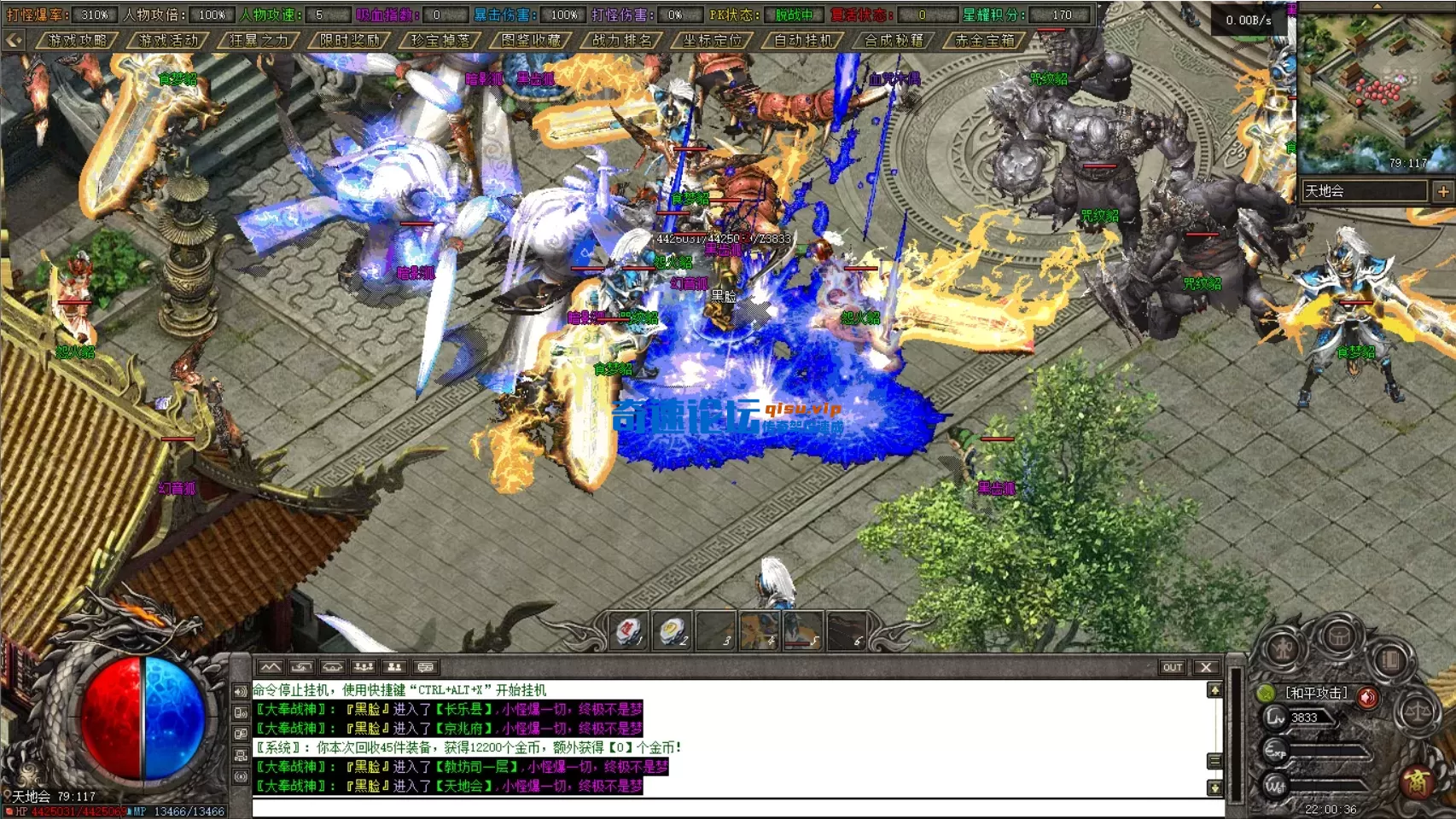Open the 游戏攻略 game guide menu

[x=78, y=40]
